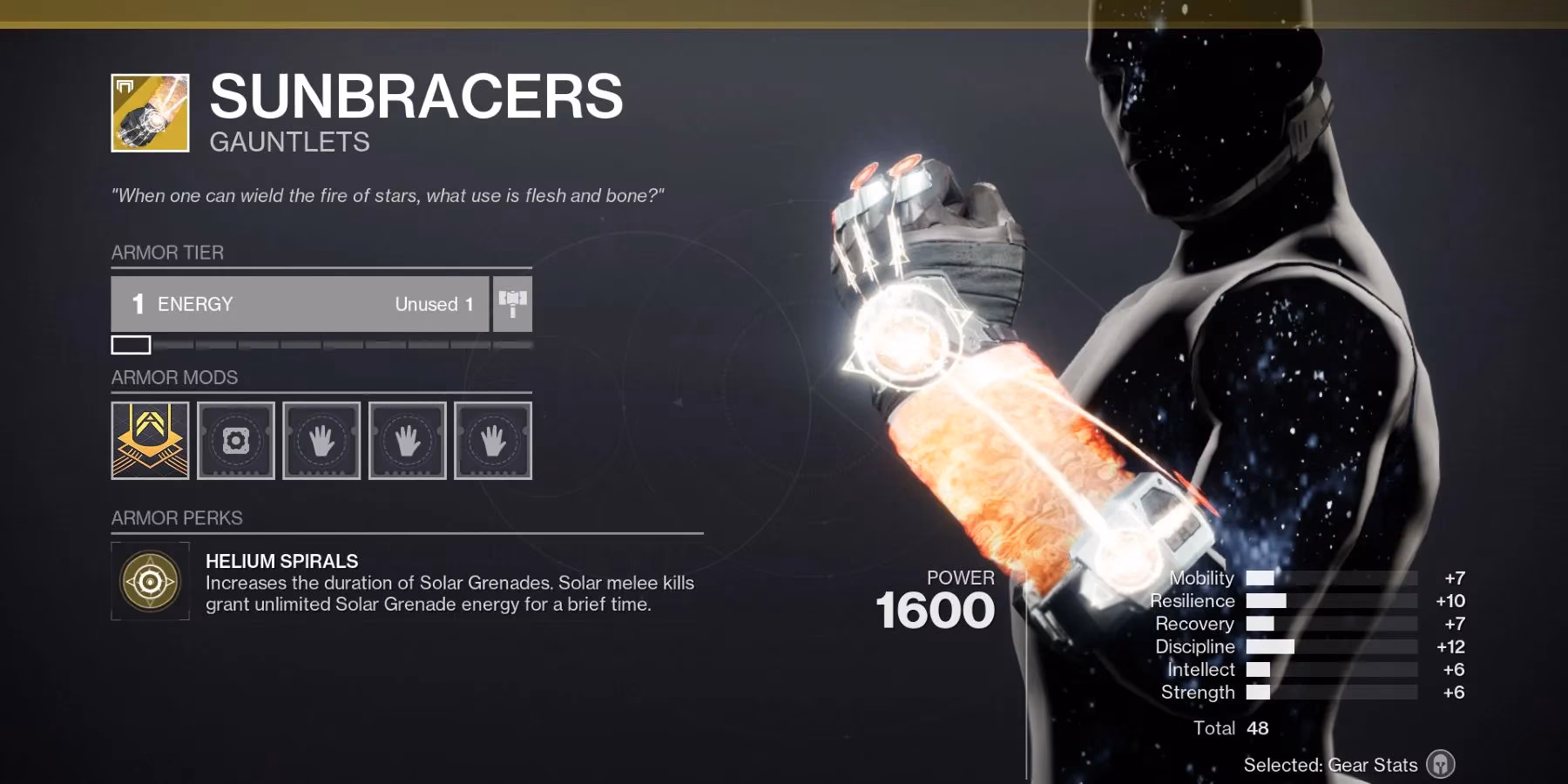The height and width of the screenshot is (784, 1568).
Task: Select the second armor mod socket icon
Action: click(x=235, y=441)
